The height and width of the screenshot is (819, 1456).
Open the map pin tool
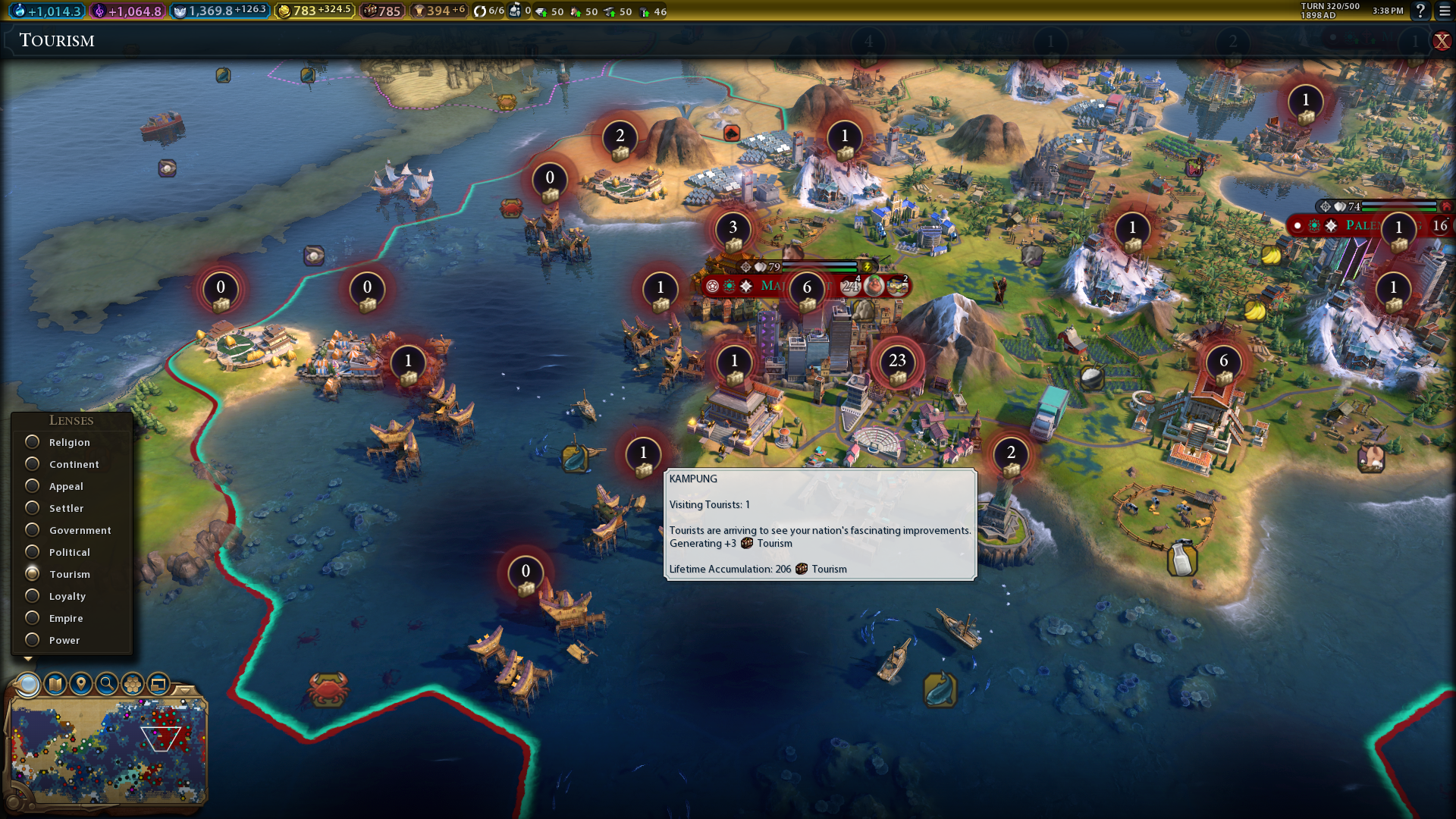tap(81, 684)
